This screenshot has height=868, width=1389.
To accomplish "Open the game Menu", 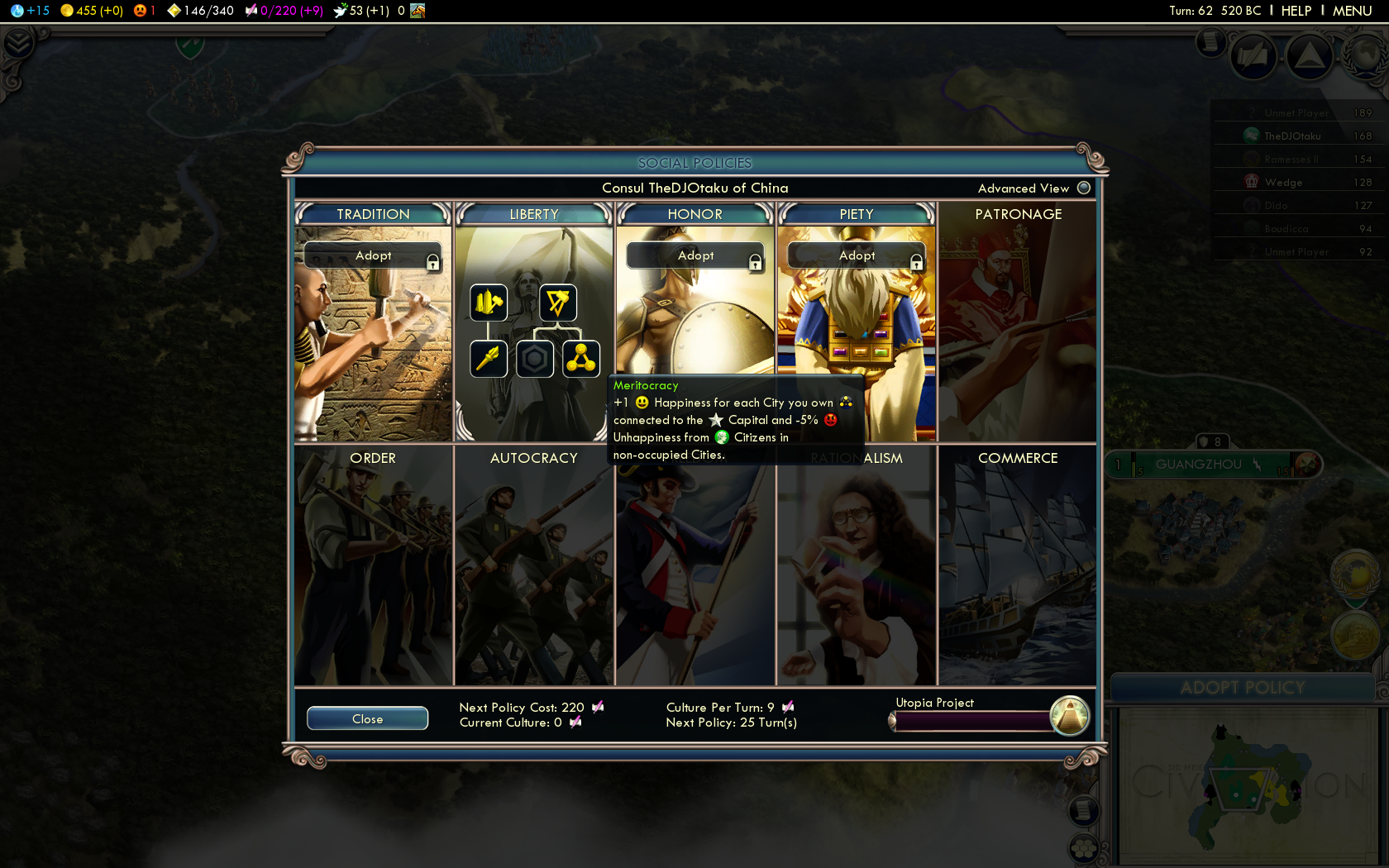I will coord(1352,11).
